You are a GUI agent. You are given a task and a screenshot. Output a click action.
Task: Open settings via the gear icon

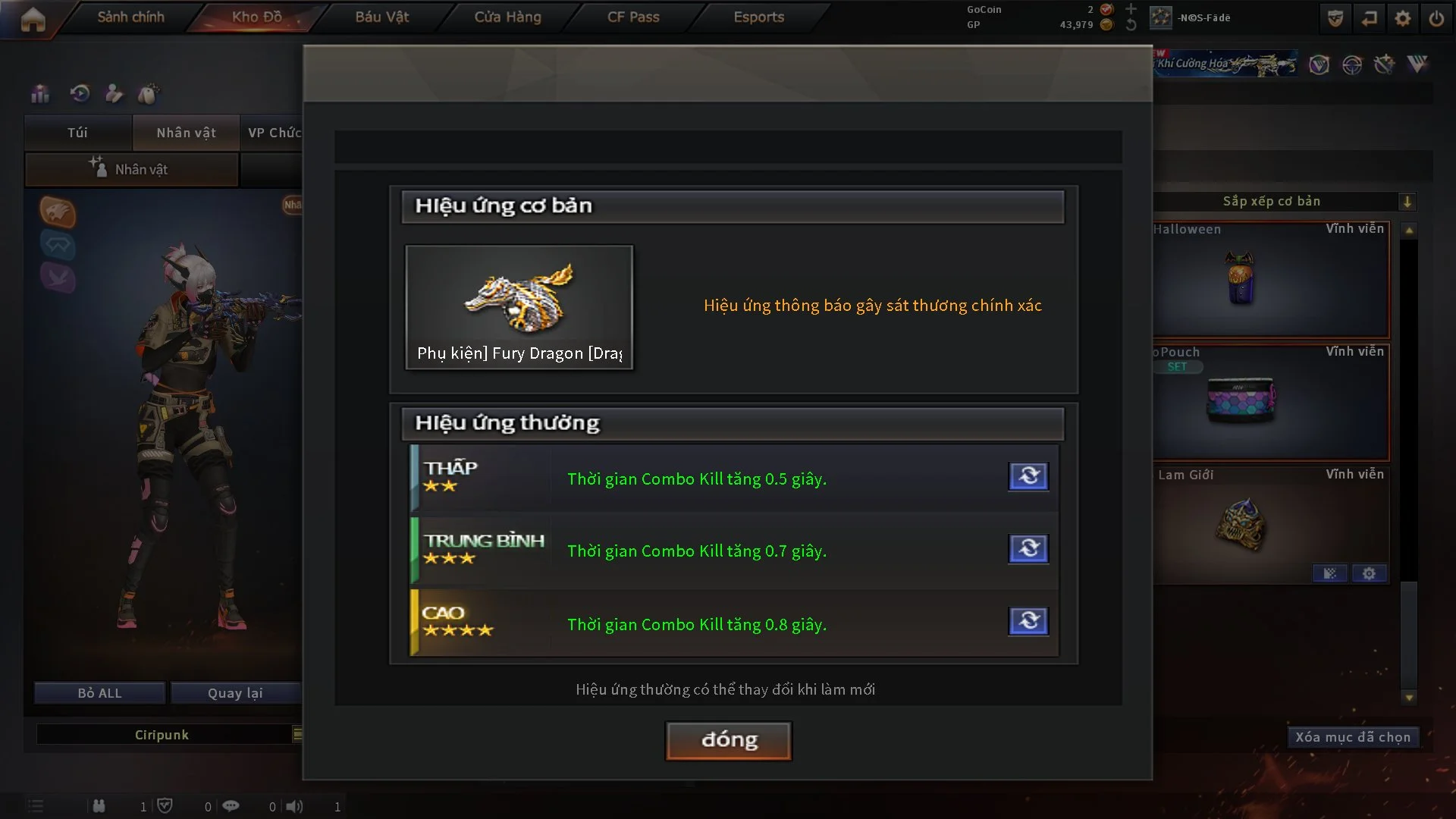(1402, 18)
